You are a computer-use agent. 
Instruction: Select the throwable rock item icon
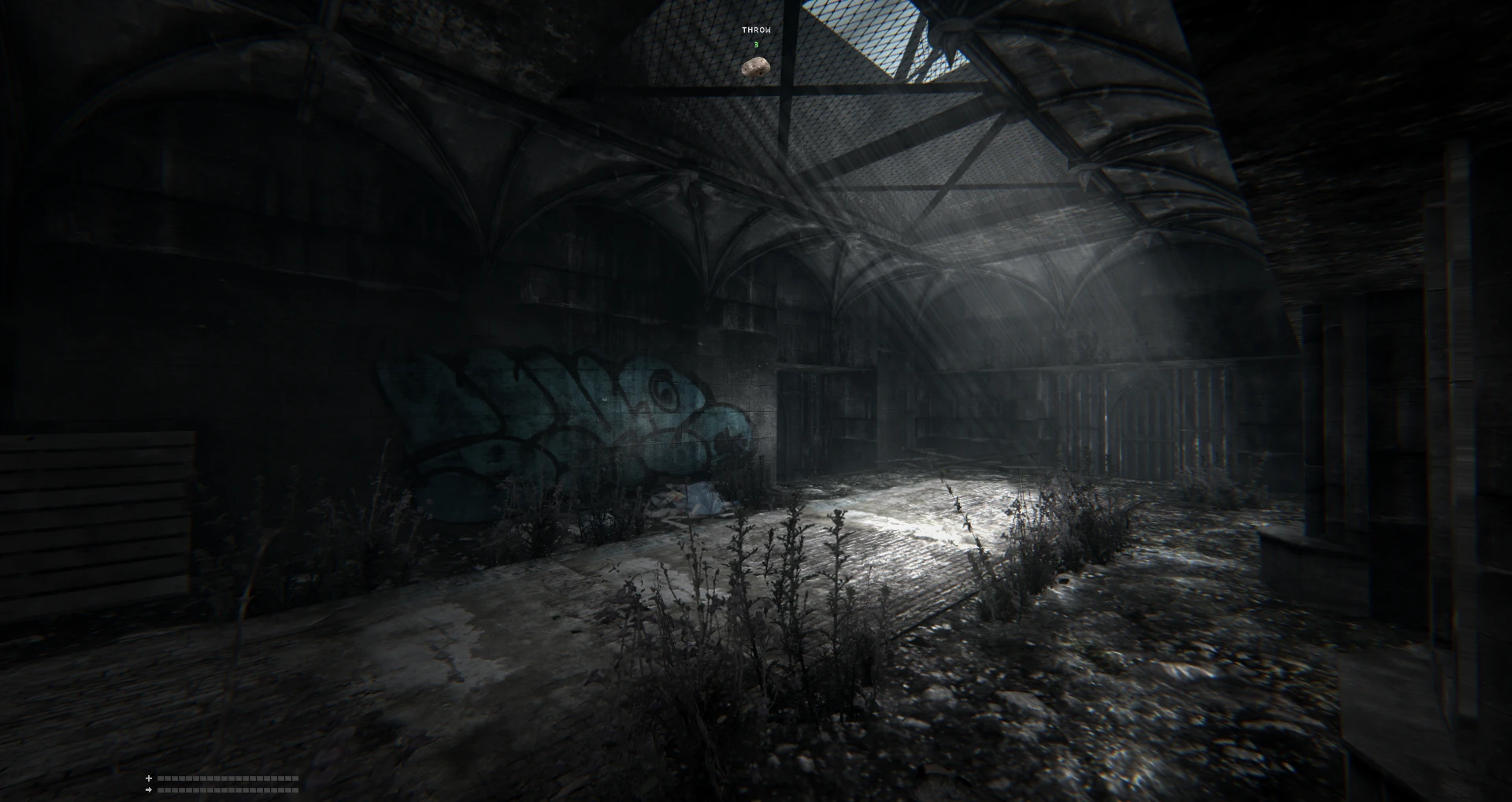[x=755, y=68]
